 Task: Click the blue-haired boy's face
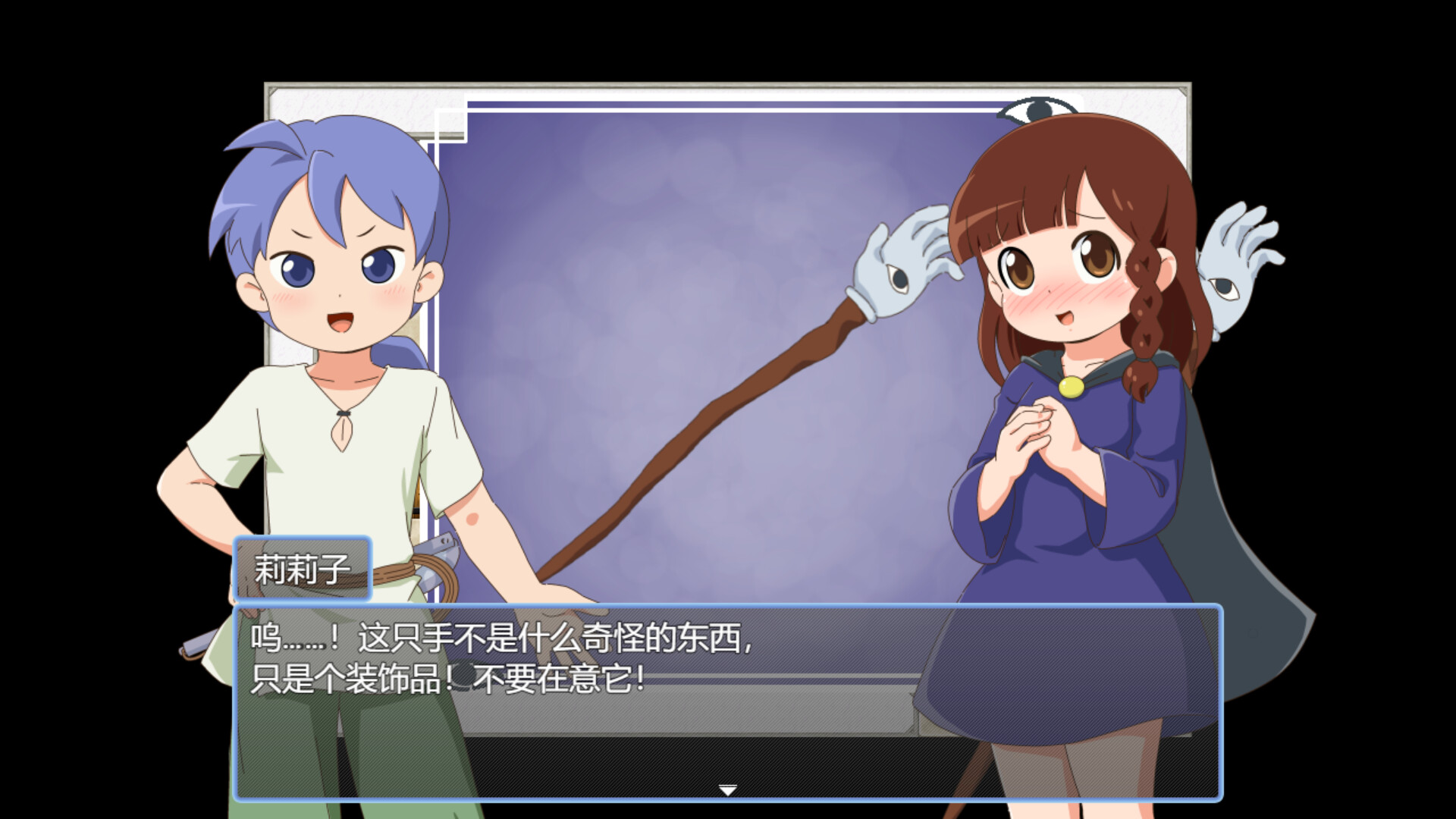coord(334,281)
